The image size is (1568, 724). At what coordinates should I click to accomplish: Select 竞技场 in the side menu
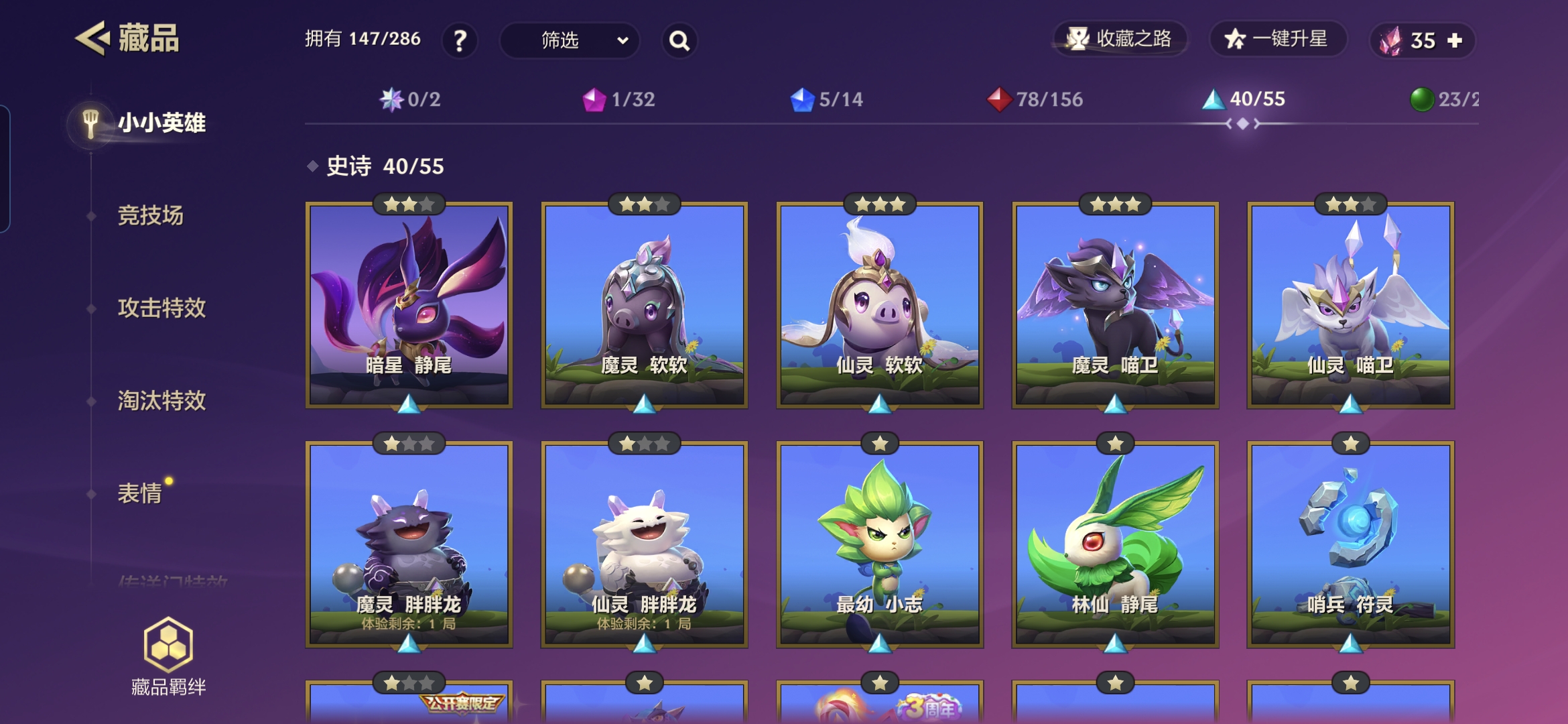click(150, 216)
